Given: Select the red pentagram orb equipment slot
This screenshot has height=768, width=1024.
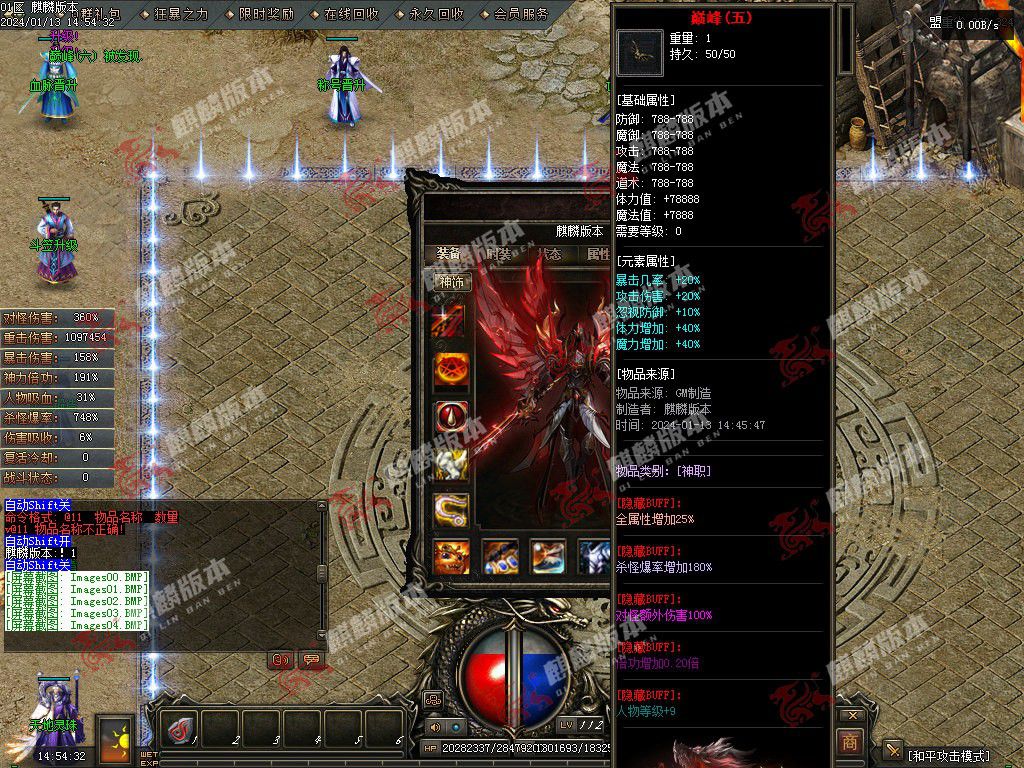Looking at the screenshot, I should [x=451, y=370].
